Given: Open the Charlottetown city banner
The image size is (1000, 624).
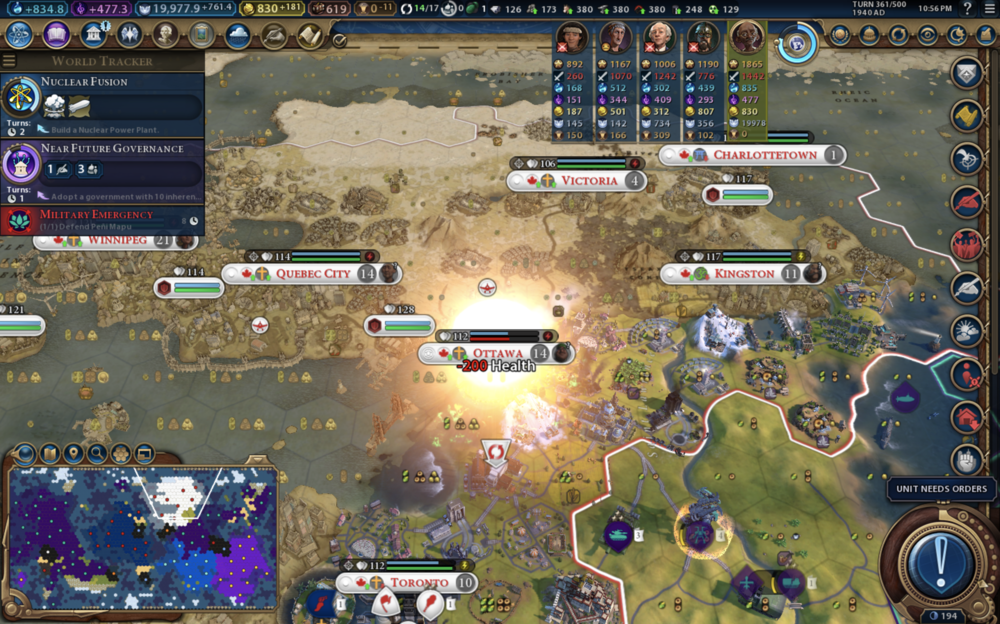Looking at the screenshot, I should [x=760, y=155].
